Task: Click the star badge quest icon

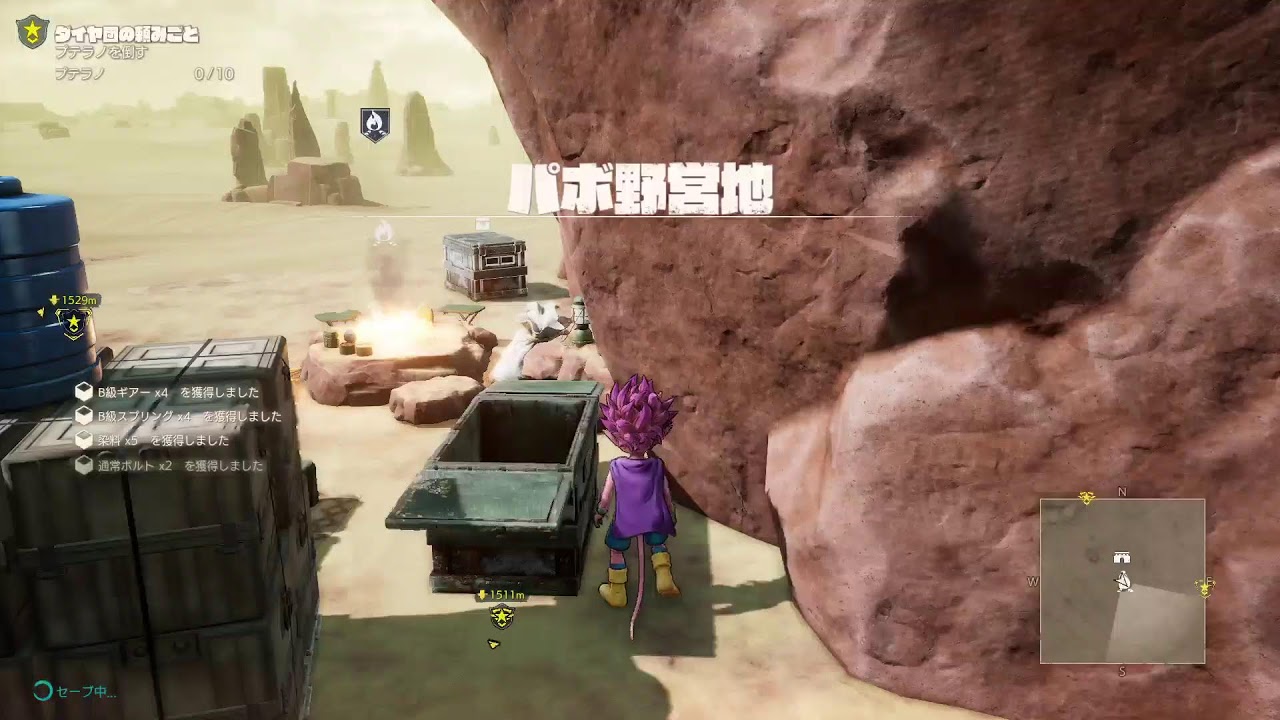Action: [x=32, y=32]
